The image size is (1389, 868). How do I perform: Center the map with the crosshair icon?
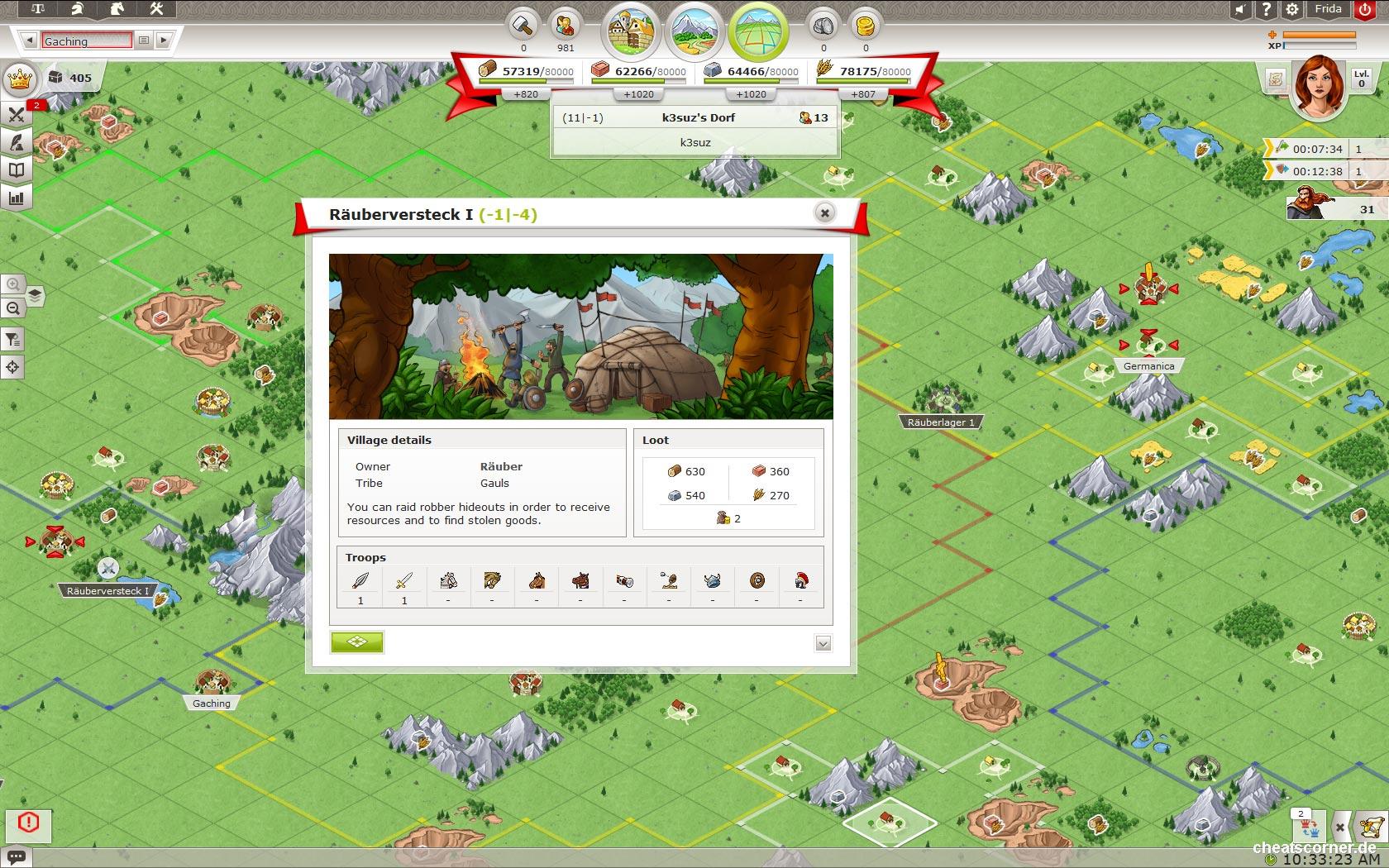coord(13,366)
